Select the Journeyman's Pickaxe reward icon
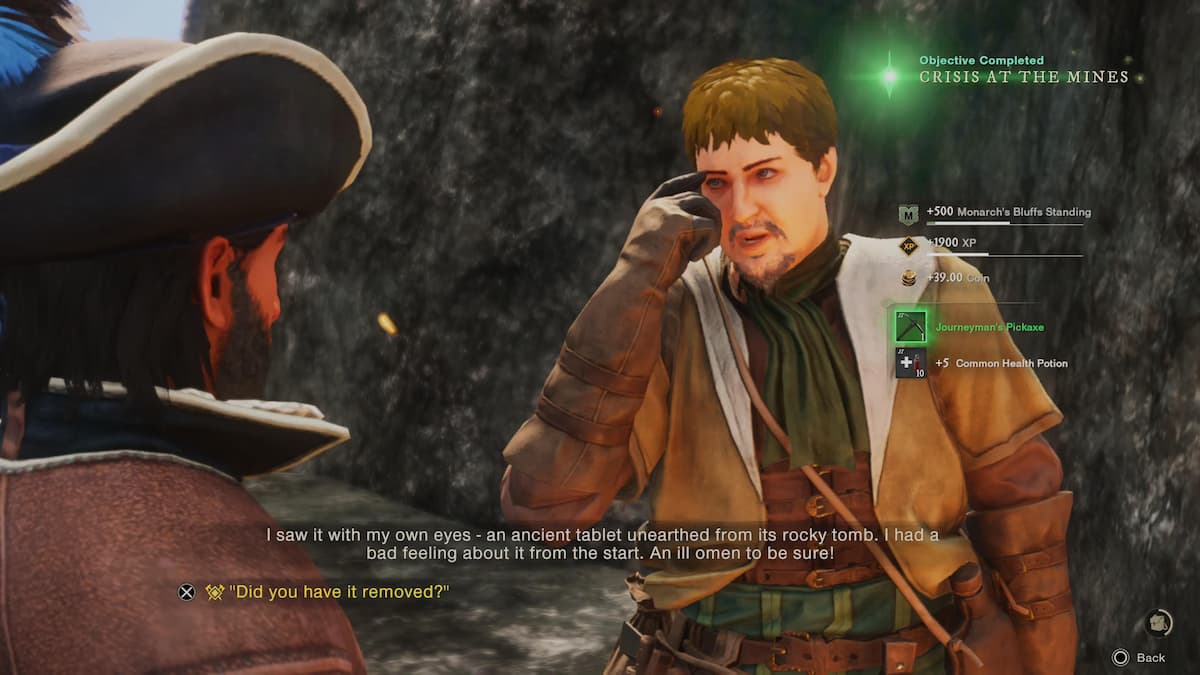Viewport: 1200px width, 675px height. click(x=911, y=327)
